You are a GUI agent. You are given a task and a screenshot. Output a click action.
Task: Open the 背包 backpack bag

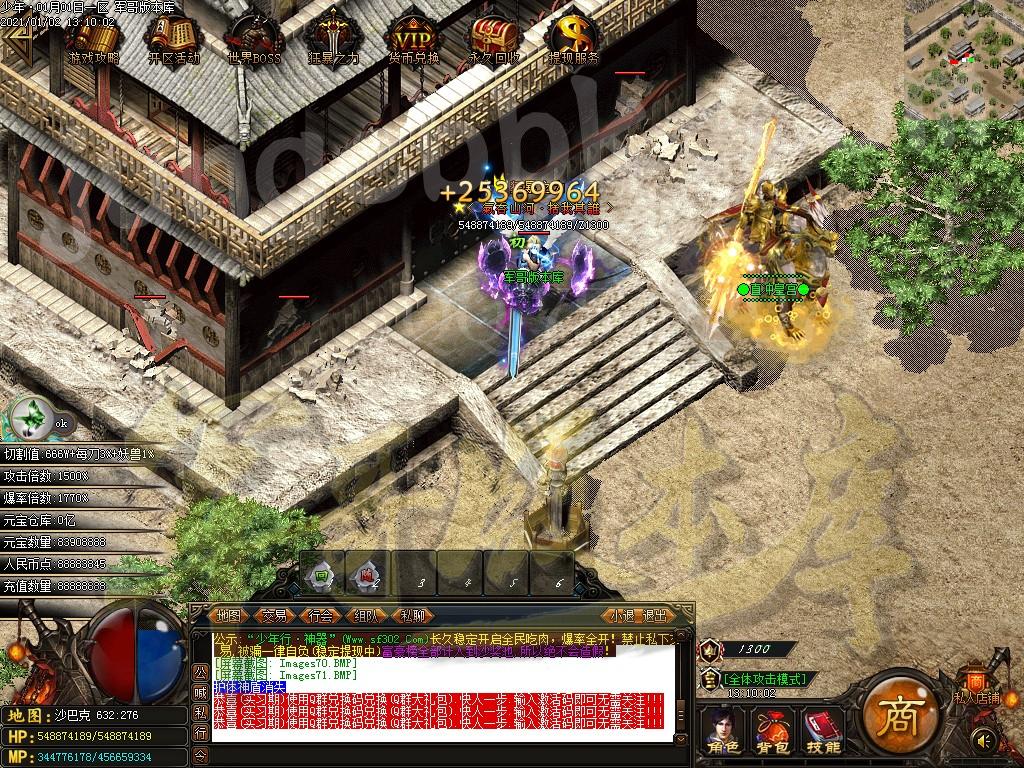pos(771,728)
